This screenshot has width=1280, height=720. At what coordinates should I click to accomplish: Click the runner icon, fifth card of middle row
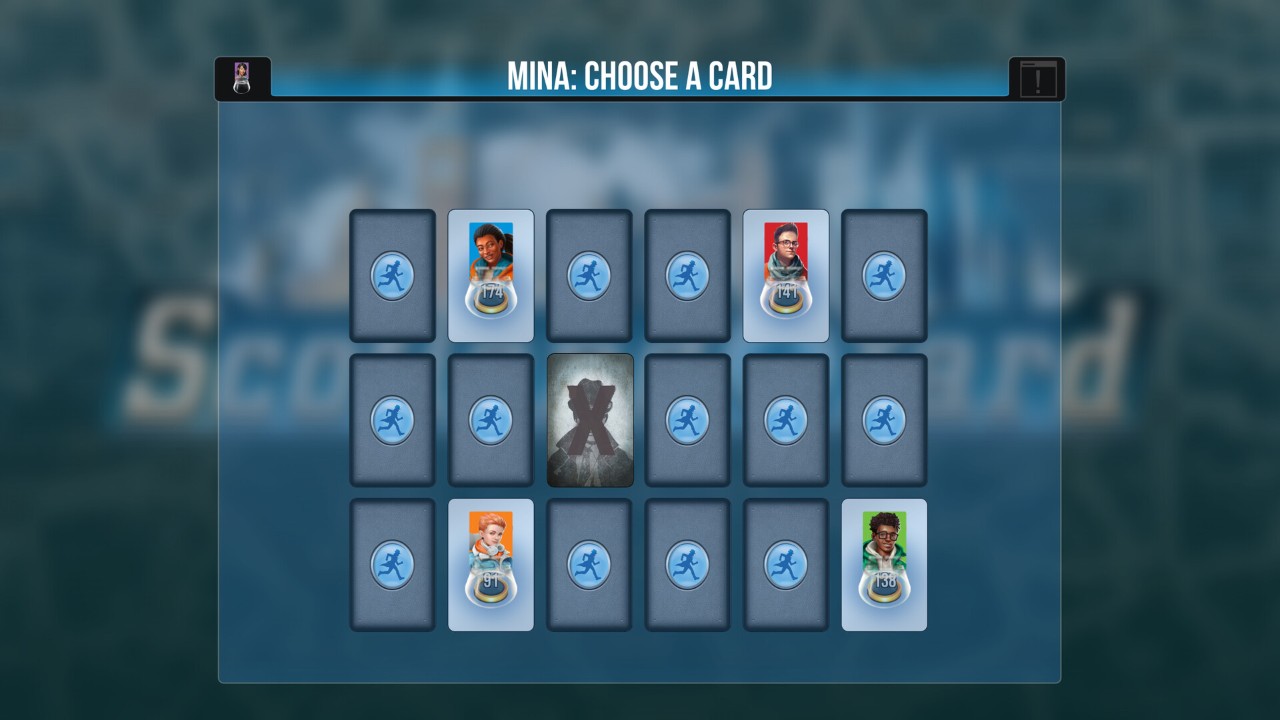pos(785,420)
